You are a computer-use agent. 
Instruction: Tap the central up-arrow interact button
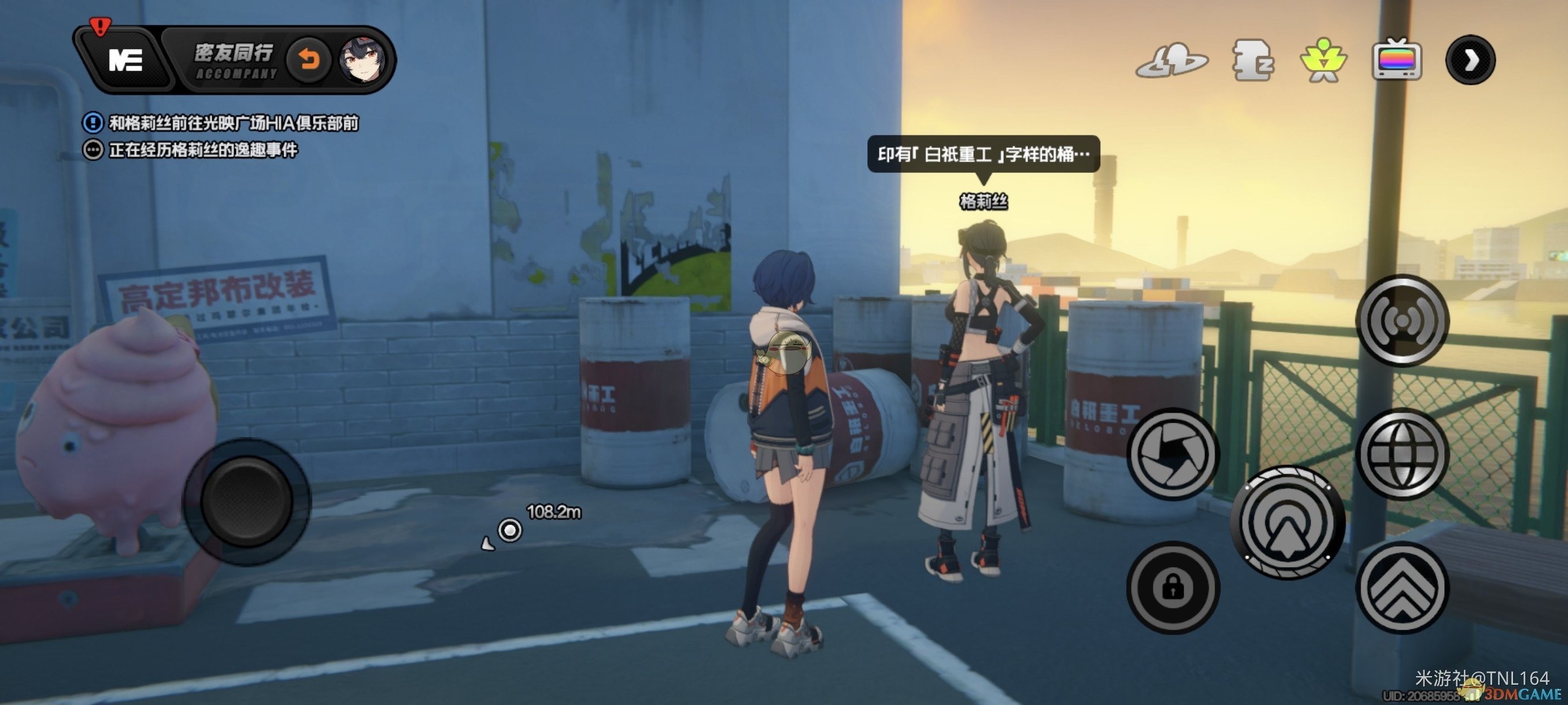[1288, 522]
